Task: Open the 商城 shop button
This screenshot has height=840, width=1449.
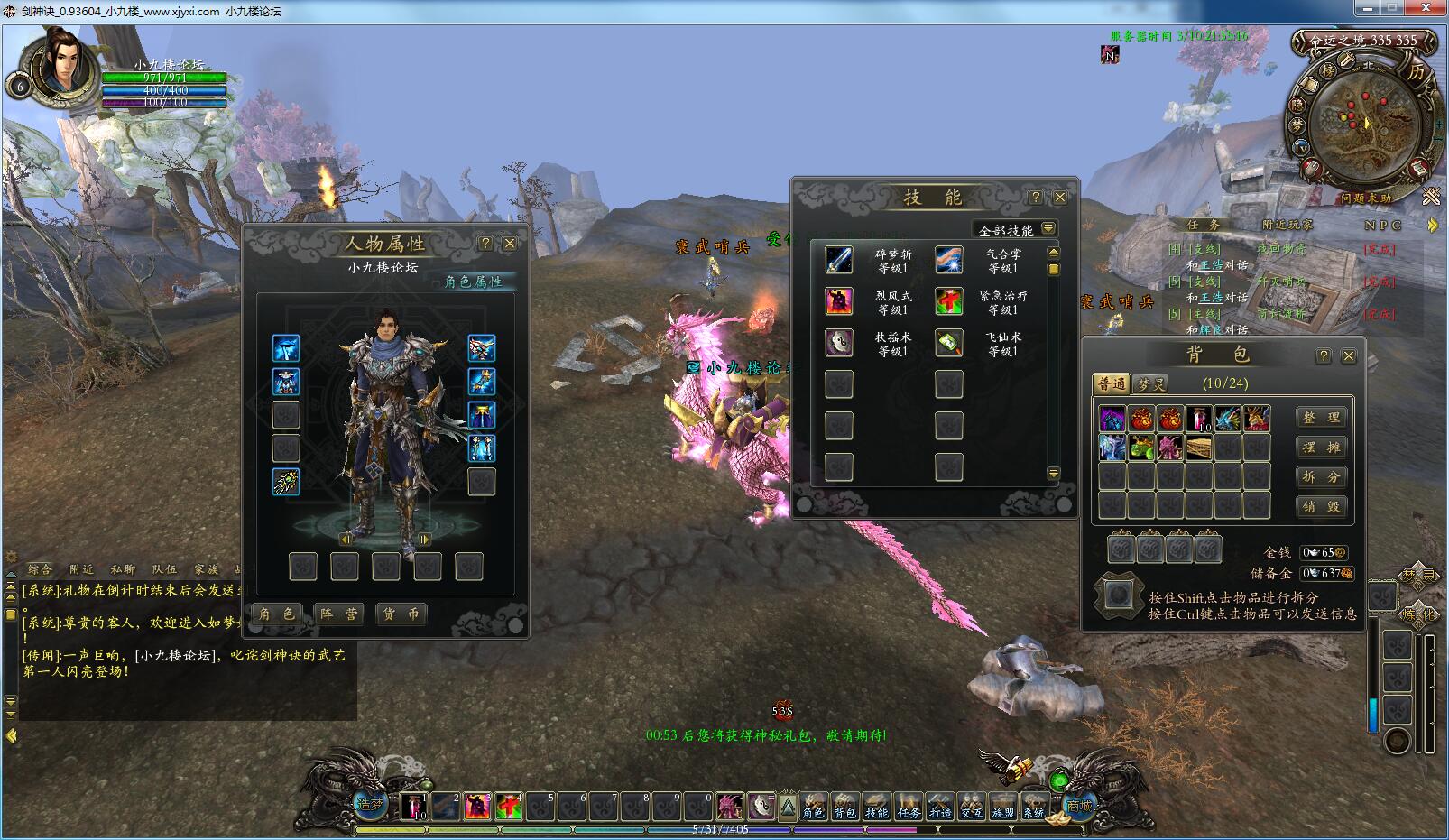Action: pos(1079,805)
